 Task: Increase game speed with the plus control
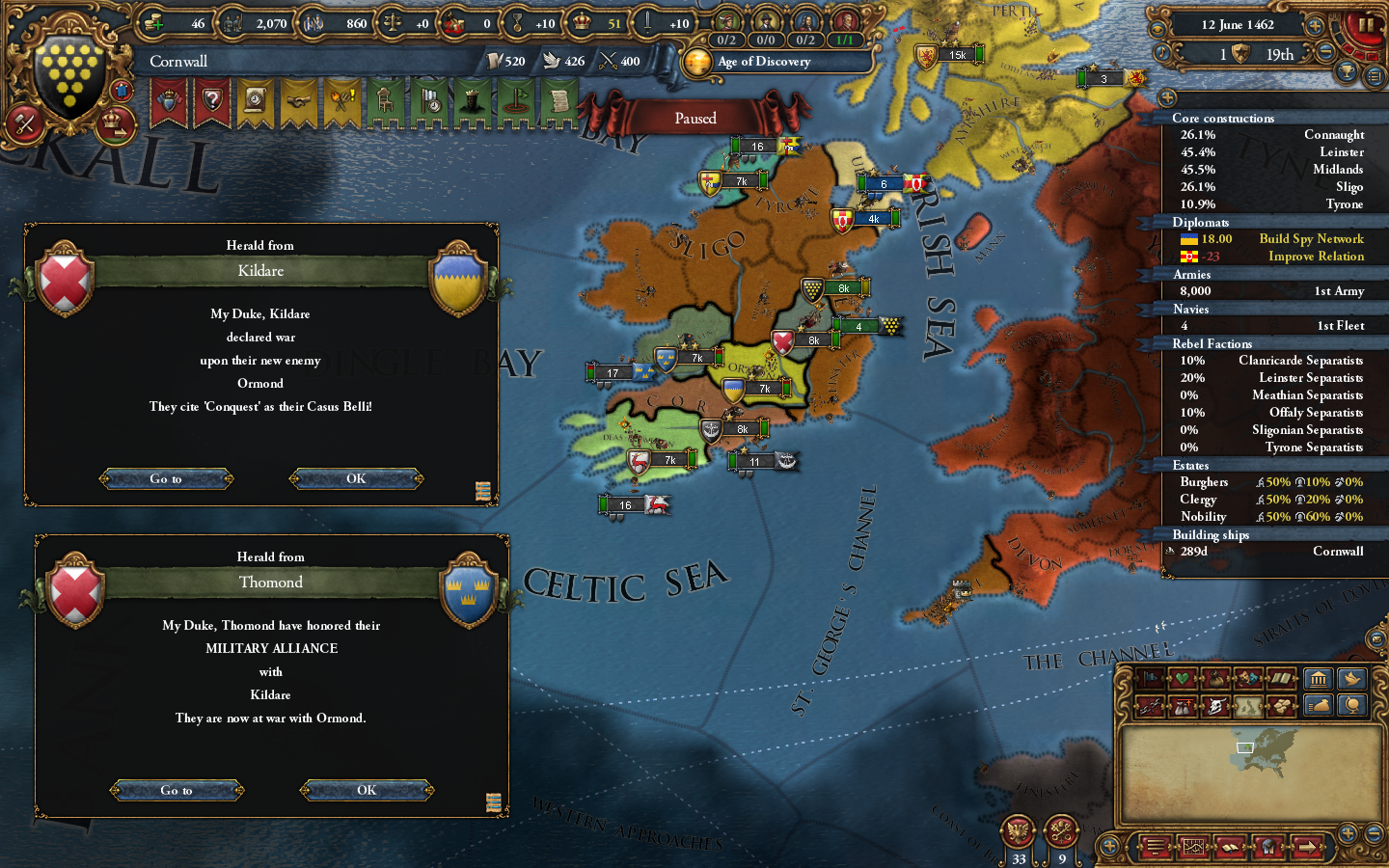click(1316, 26)
